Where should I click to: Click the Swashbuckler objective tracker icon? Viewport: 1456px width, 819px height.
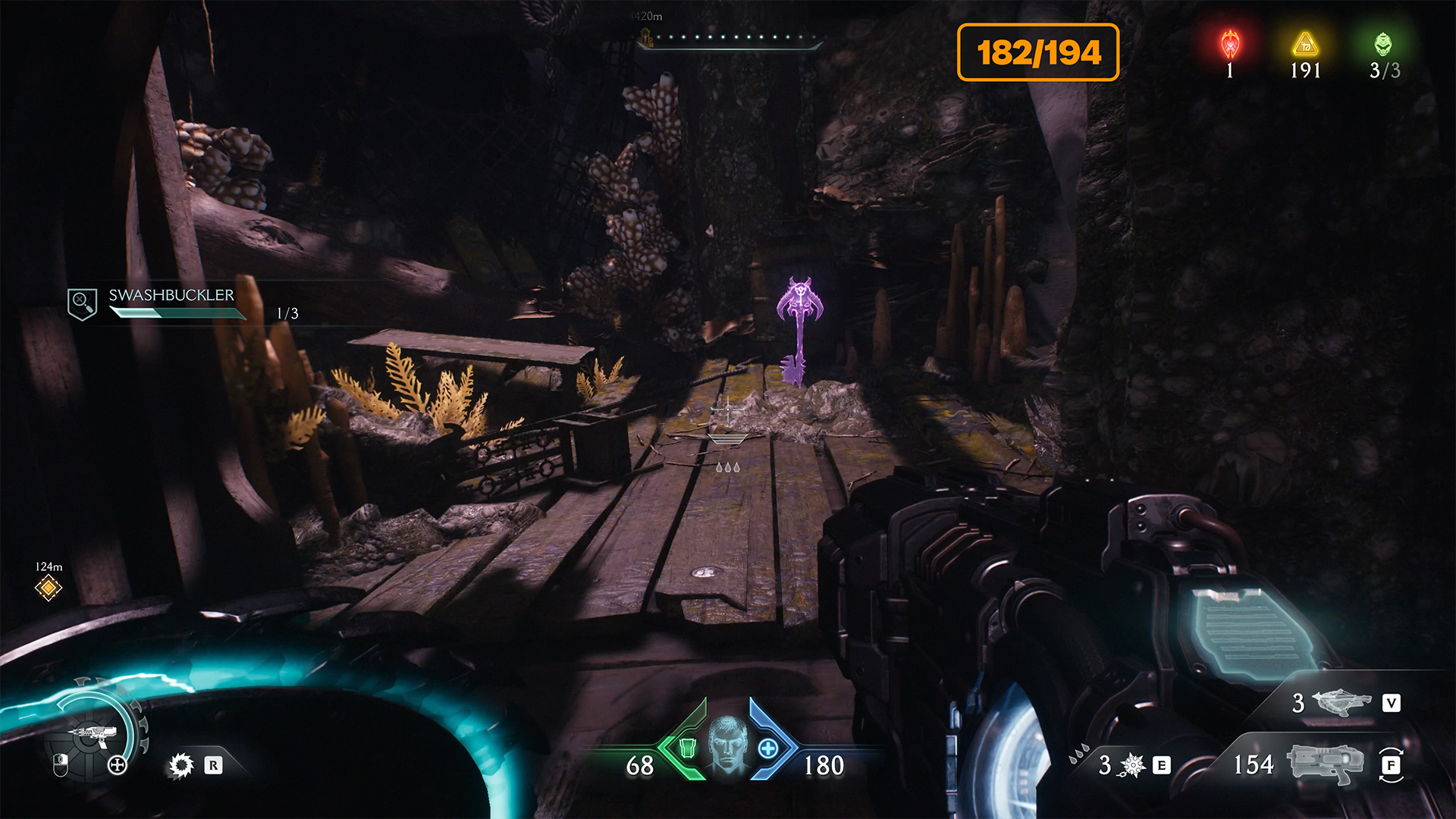tap(82, 304)
